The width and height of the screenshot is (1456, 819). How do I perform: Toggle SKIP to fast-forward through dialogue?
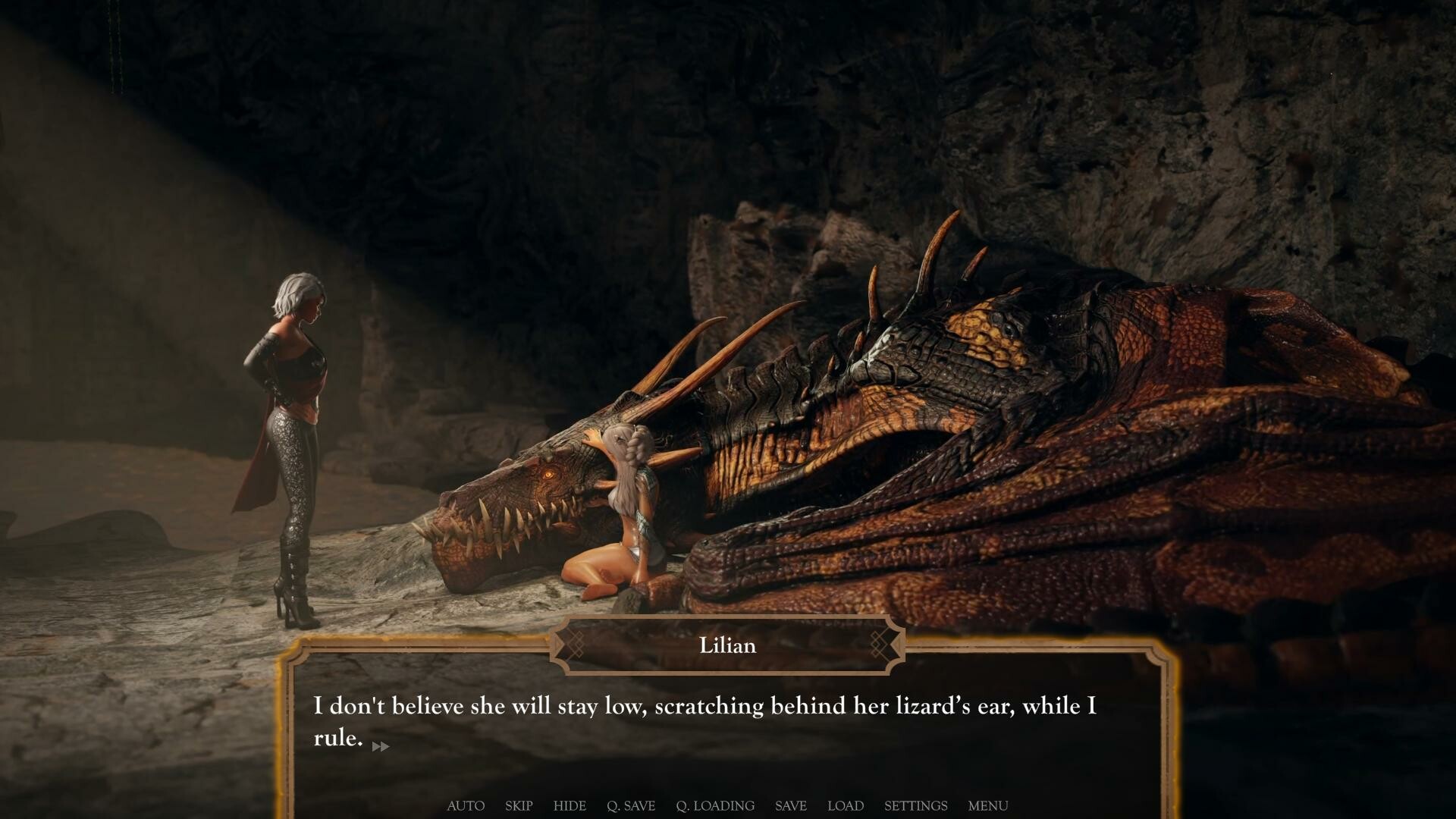(519, 806)
